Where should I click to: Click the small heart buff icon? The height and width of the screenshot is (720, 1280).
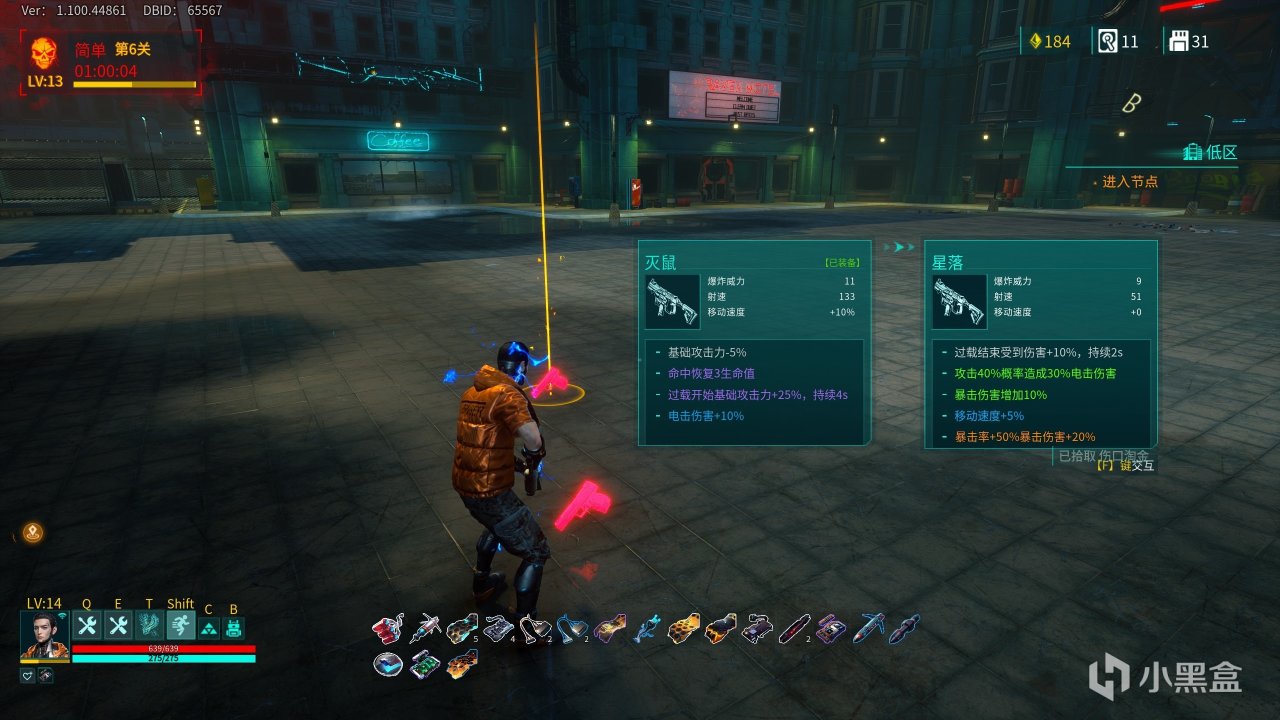point(27,675)
